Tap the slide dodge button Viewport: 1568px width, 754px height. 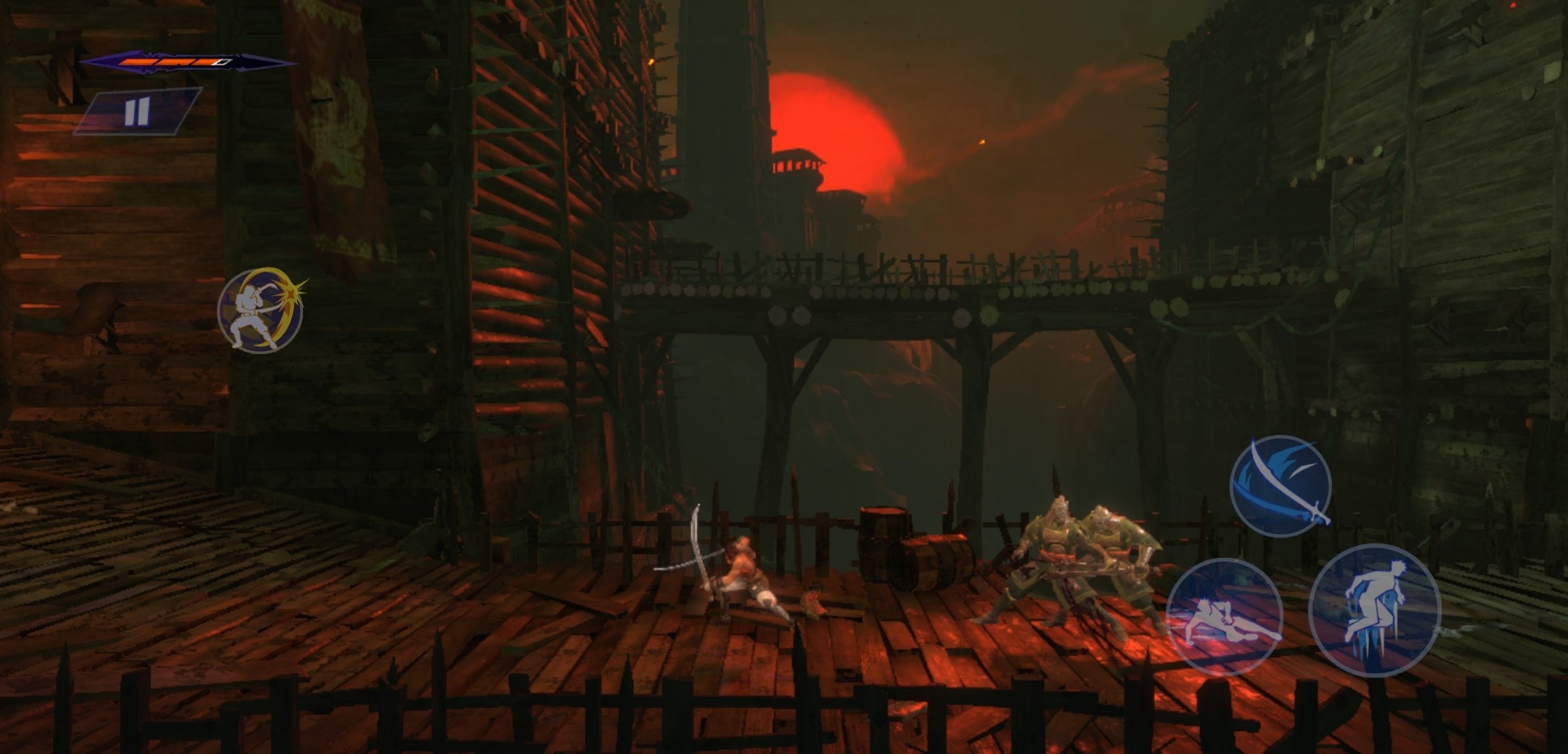[x=1224, y=616]
